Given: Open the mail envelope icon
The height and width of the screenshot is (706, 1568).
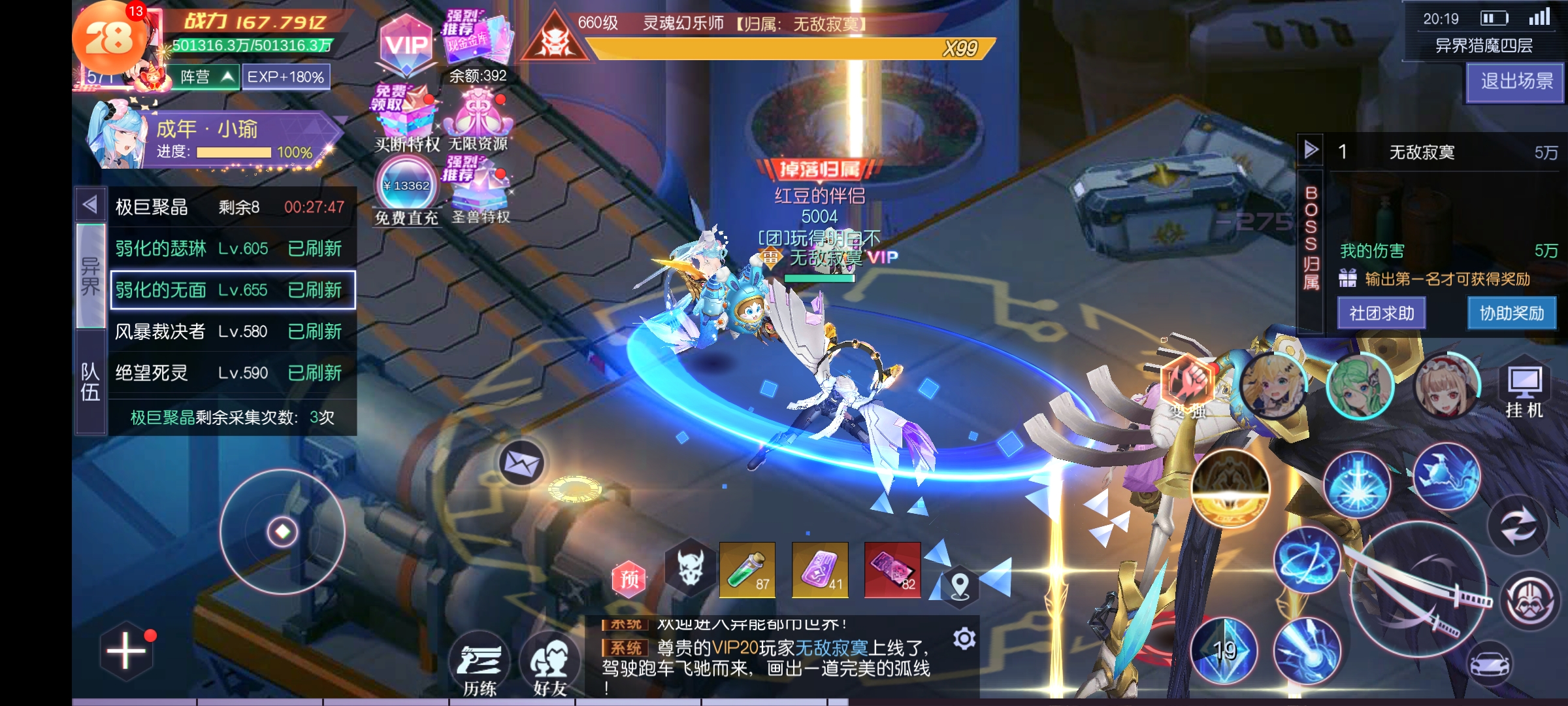Looking at the screenshot, I should tap(521, 463).
